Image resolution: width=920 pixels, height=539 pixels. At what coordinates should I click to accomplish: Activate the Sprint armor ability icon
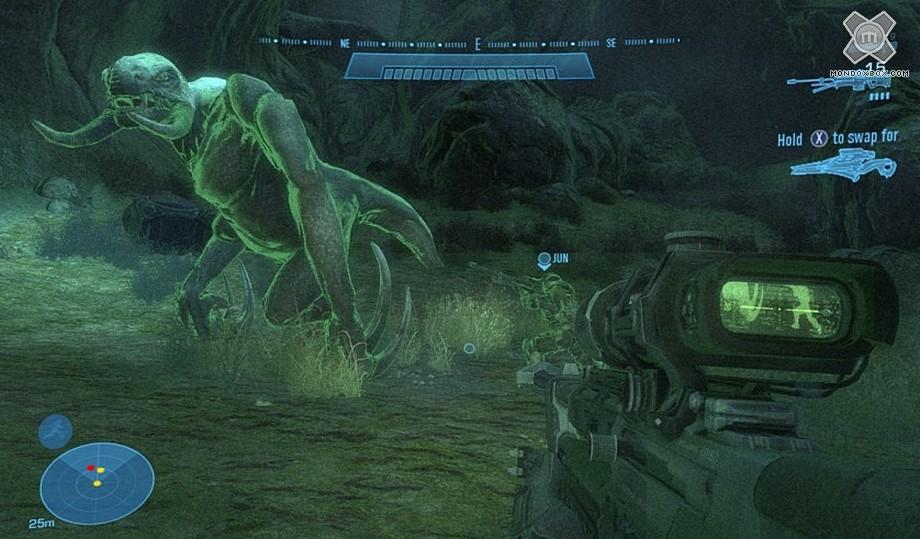pos(55,431)
